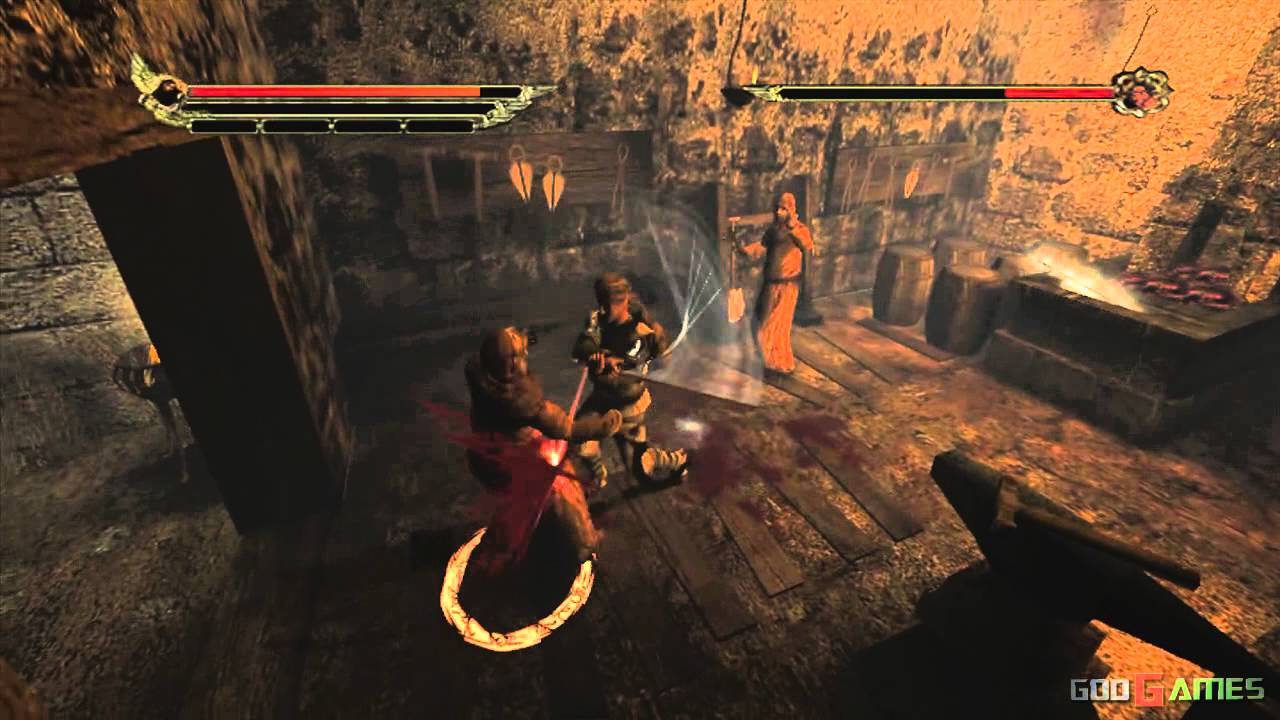
Task: Click the knight character in combat
Action: (x=620, y=350)
